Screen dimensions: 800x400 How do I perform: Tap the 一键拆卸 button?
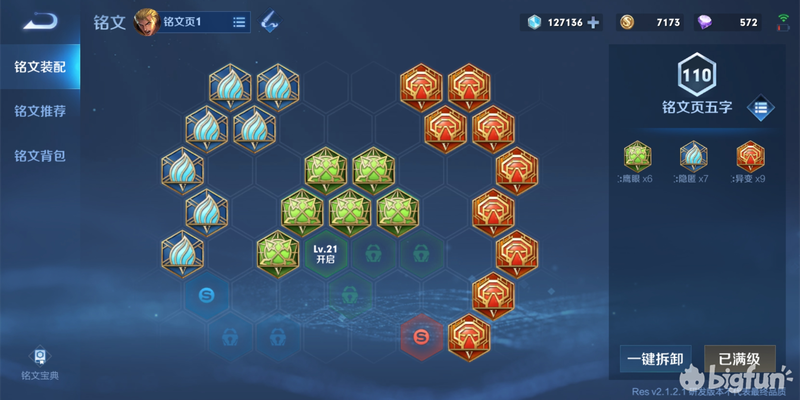[x=655, y=359]
